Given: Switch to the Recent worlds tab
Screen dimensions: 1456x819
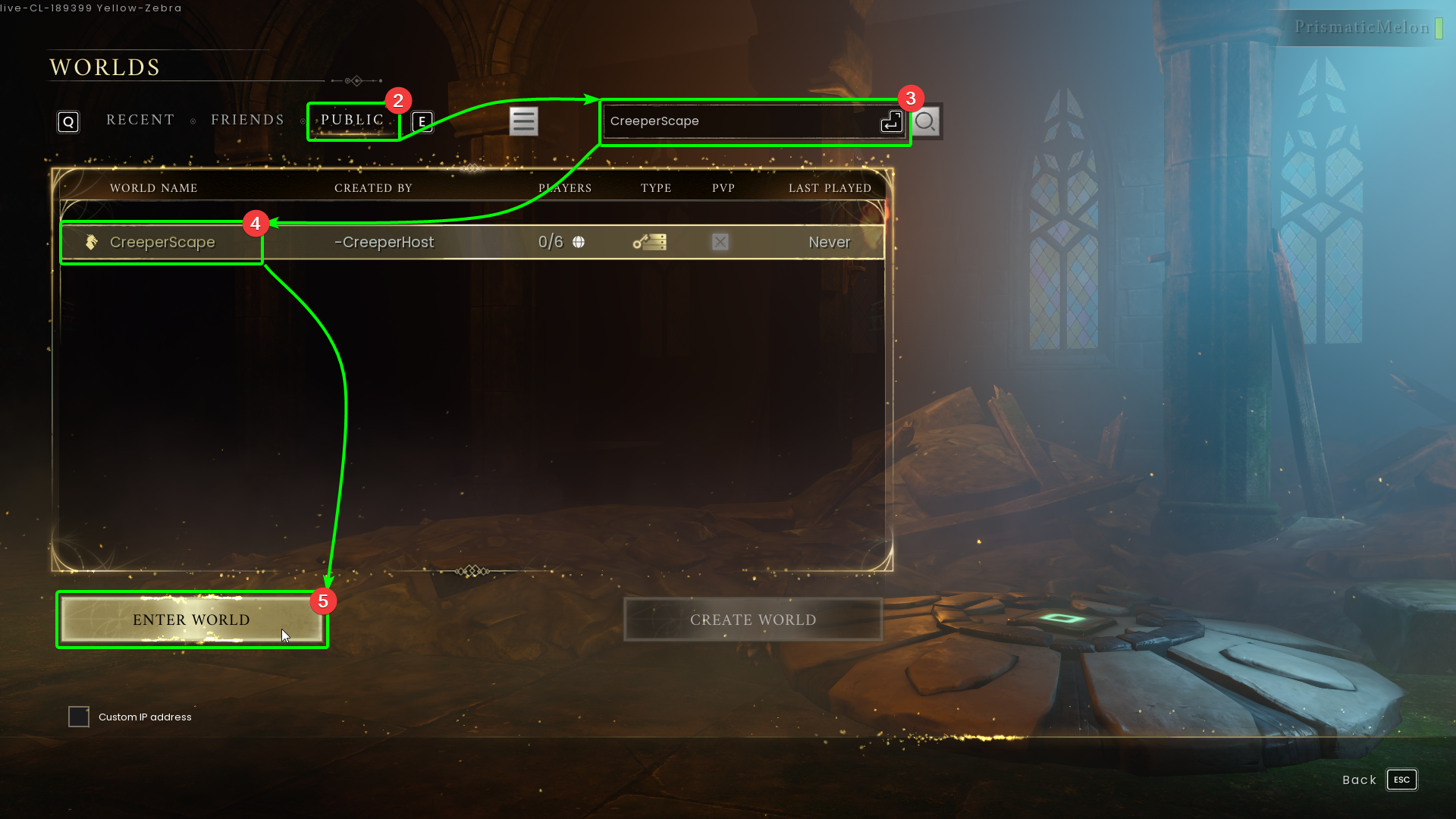Looking at the screenshot, I should [x=140, y=120].
